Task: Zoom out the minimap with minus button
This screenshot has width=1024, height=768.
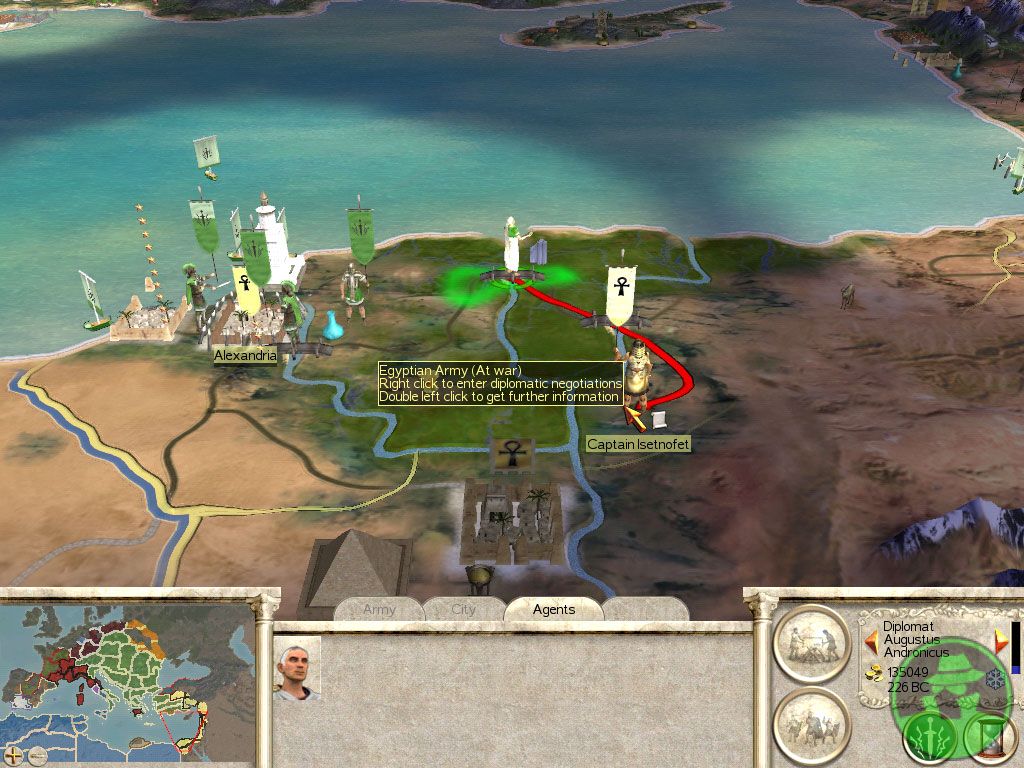Action: pyautogui.click(x=37, y=751)
